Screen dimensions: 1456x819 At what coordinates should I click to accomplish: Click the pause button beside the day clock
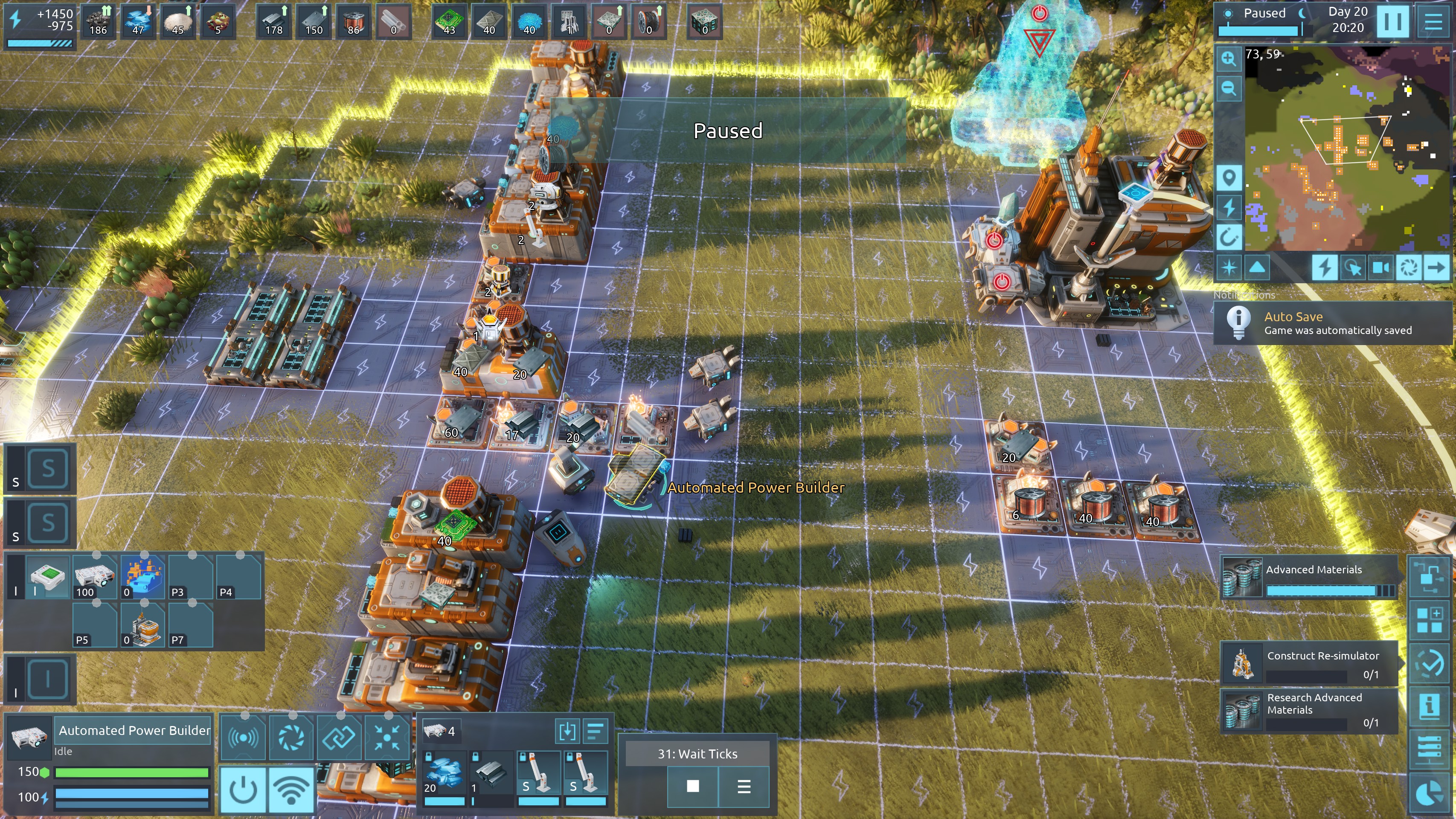1392,21
